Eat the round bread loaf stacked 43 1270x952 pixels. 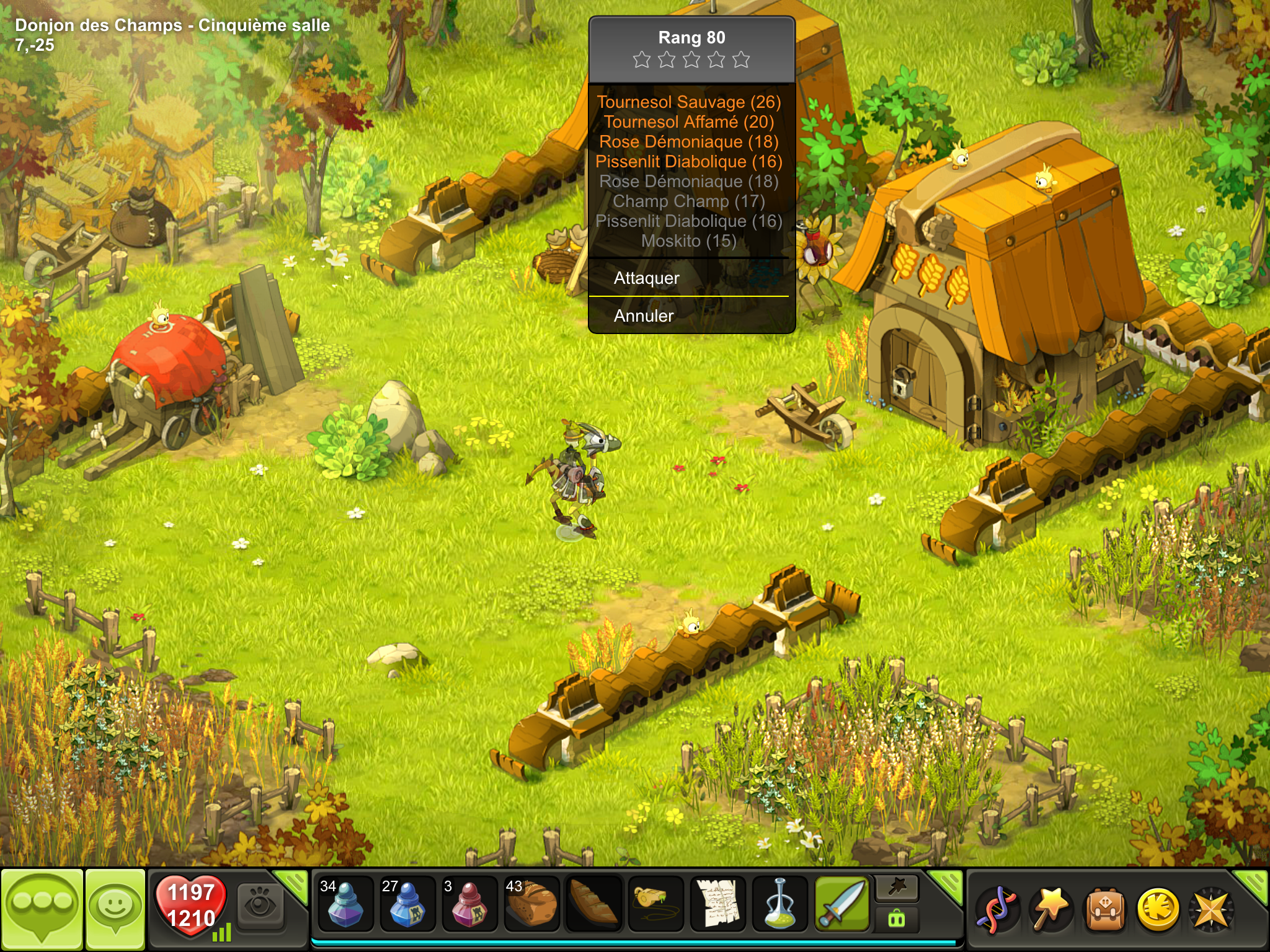click(531, 904)
